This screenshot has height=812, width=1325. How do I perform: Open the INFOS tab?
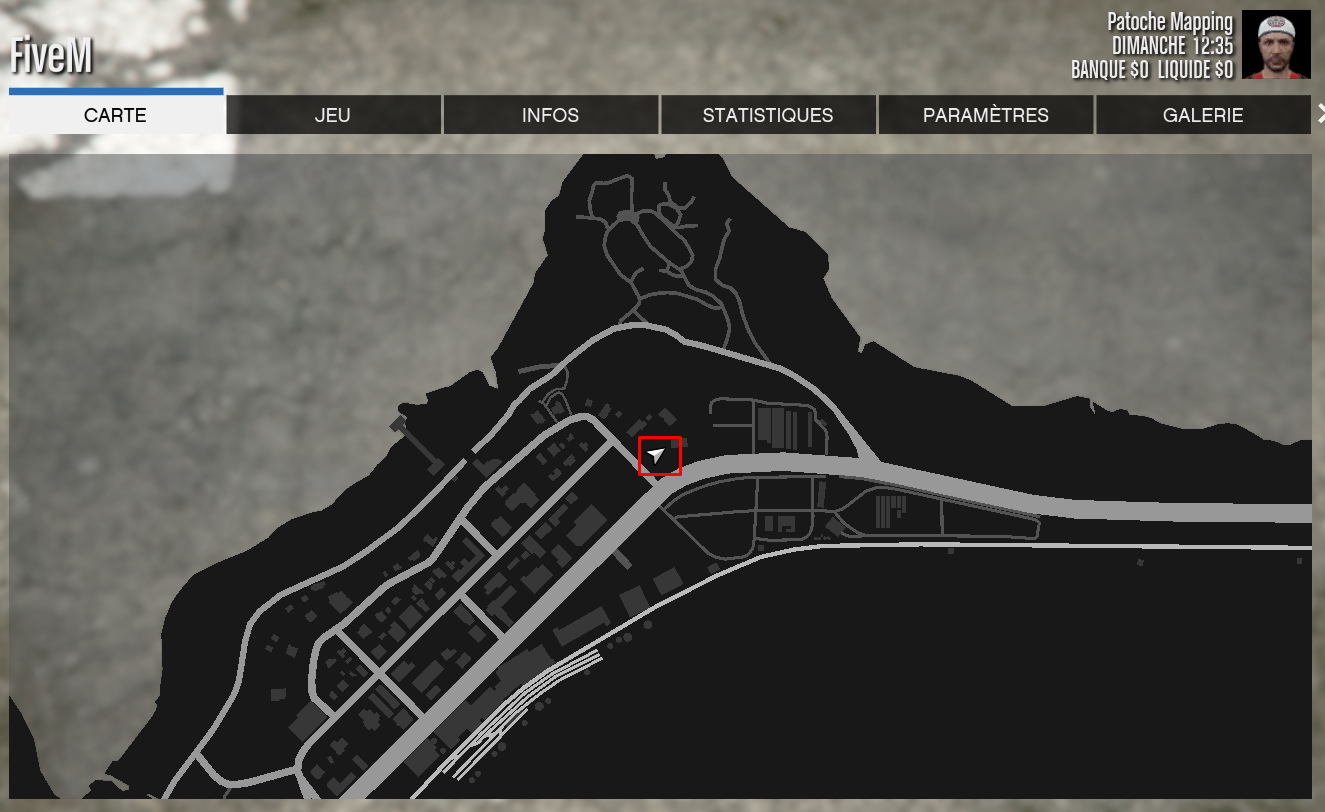point(550,115)
